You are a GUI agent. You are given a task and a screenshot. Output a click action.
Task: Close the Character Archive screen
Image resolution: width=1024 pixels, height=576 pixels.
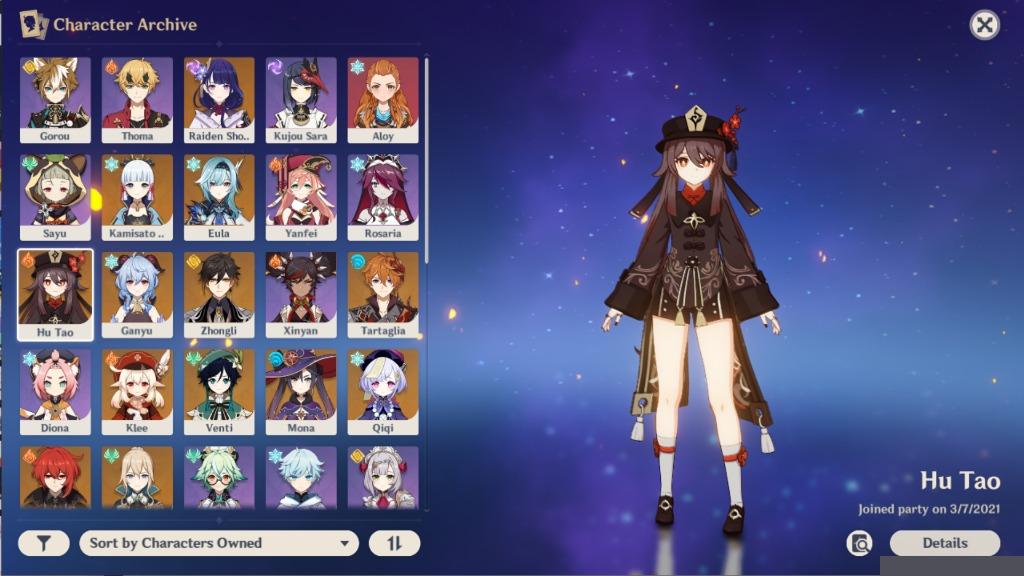[x=985, y=25]
